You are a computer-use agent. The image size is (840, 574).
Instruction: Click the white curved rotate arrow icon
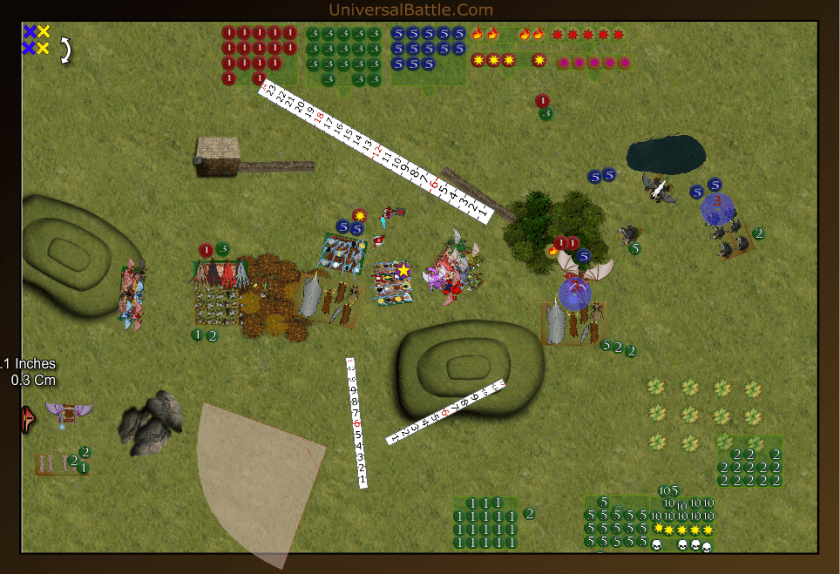click(x=66, y=50)
